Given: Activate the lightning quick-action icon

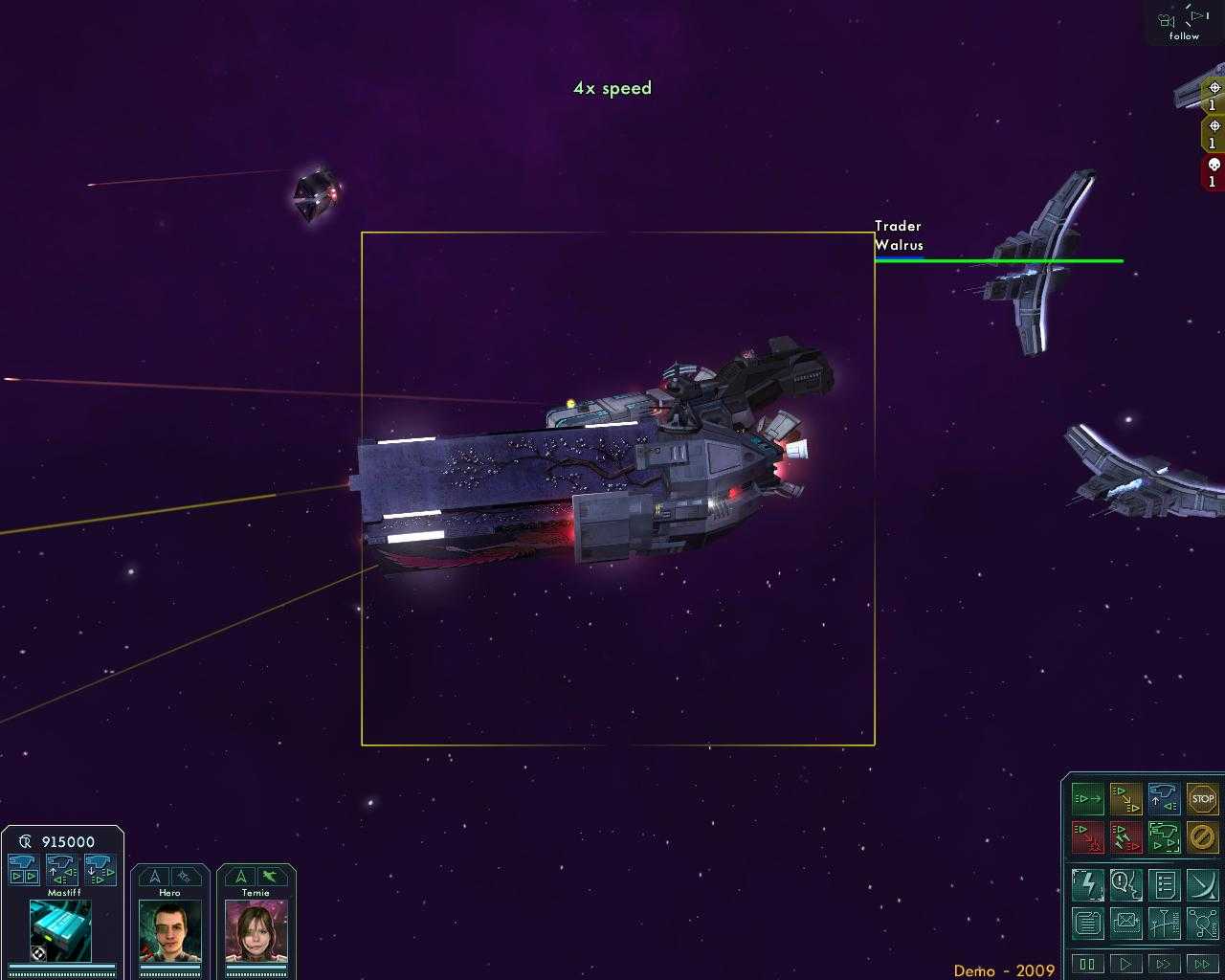Looking at the screenshot, I should (1088, 884).
